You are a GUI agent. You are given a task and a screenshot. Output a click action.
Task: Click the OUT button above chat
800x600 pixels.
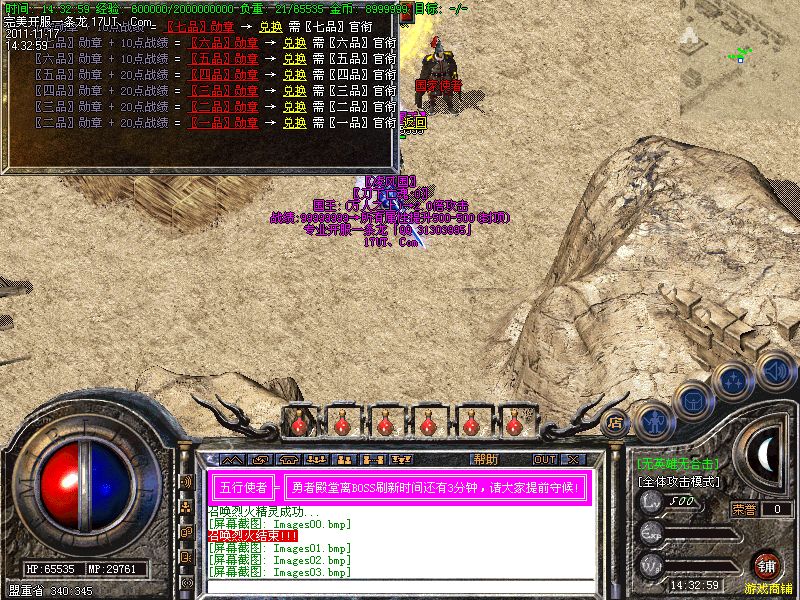click(x=544, y=460)
